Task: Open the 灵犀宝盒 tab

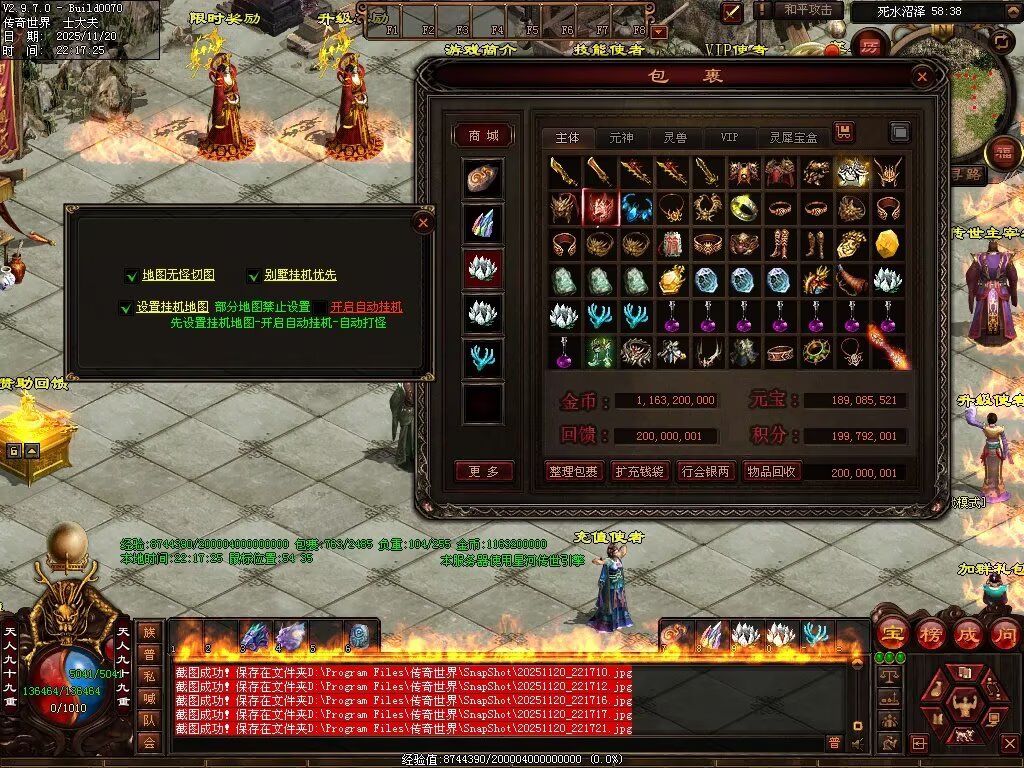Action: tap(793, 137)
